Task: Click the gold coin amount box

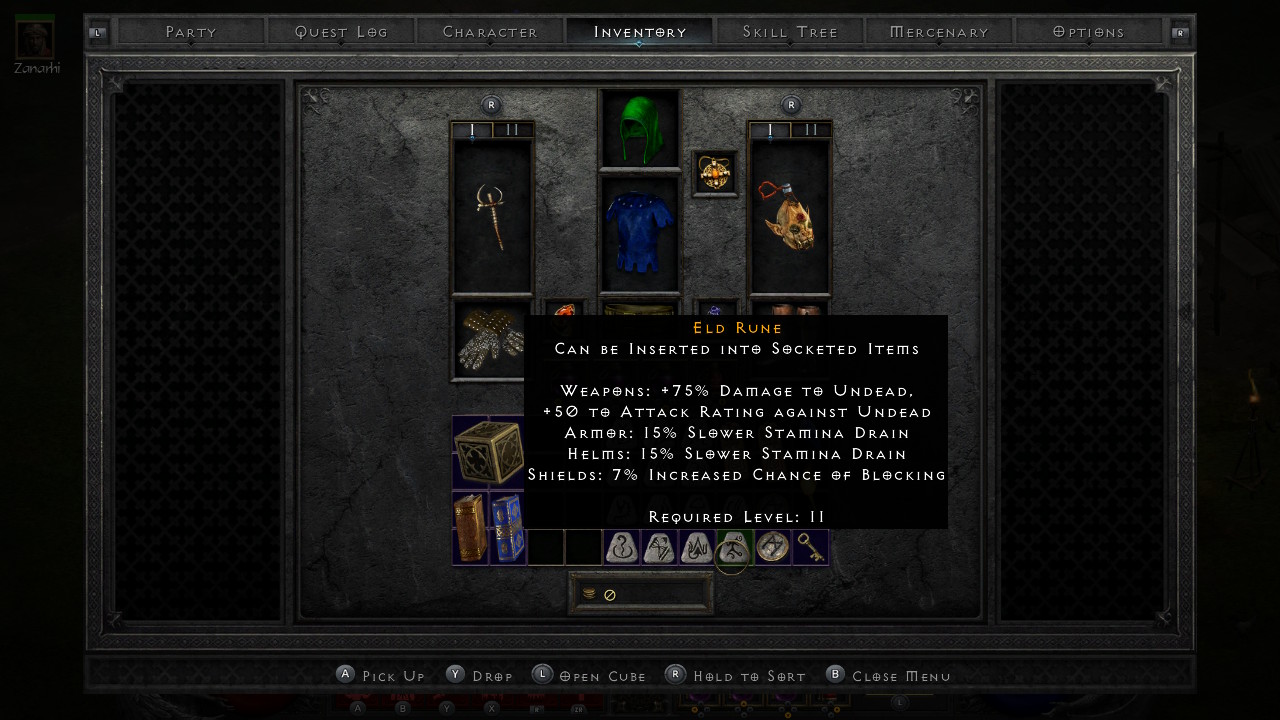Action: pyautogui.click(x=641, y=594)
